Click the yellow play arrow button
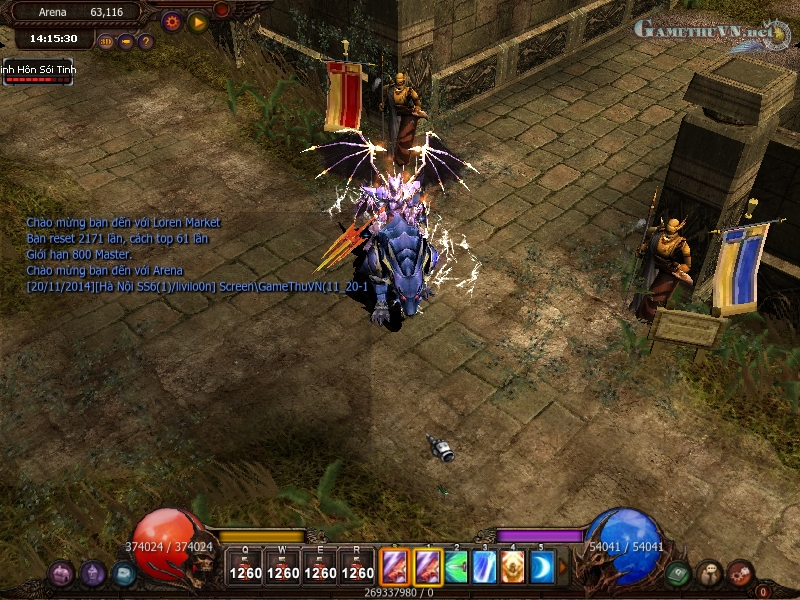Screen dimensions: 800x600 [x=197, y=21]
